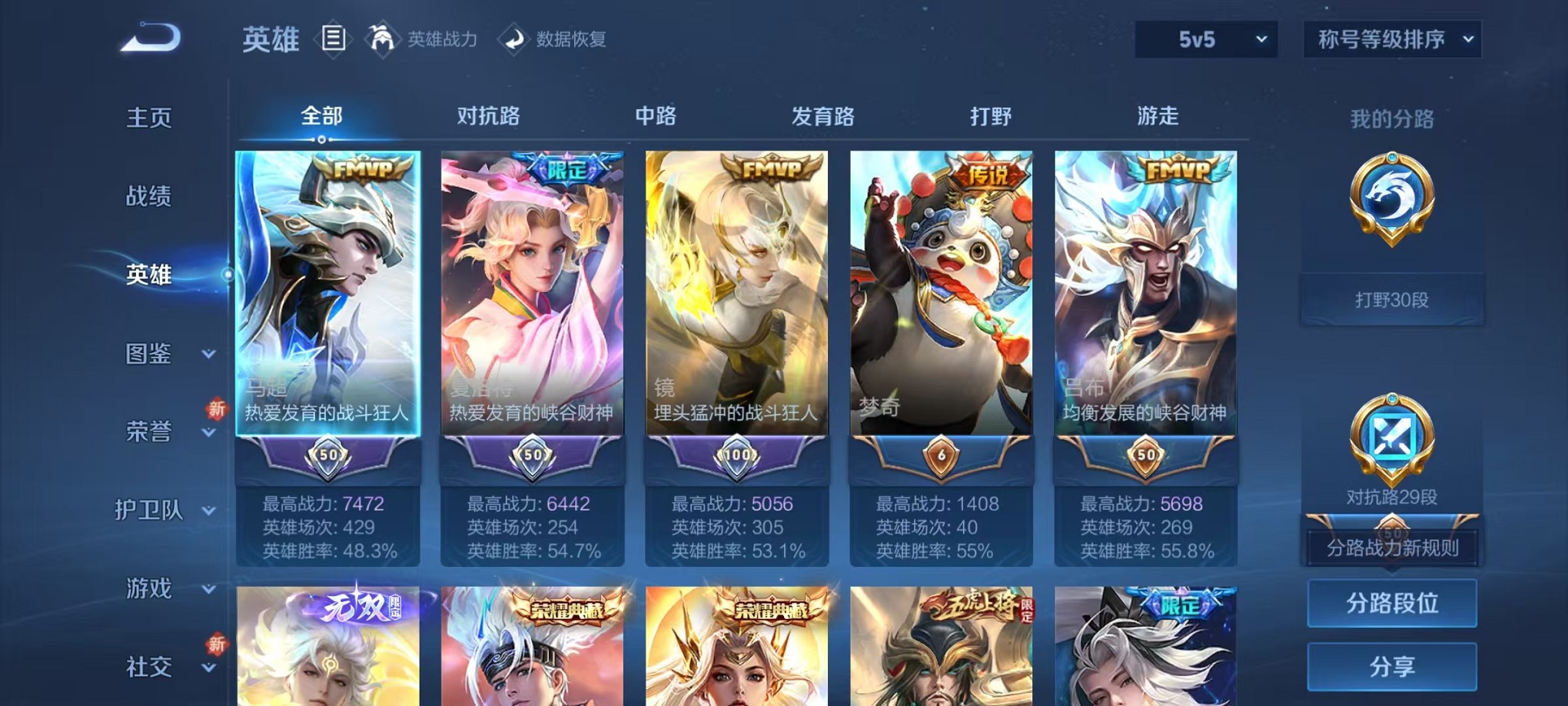Image resolution: width=1568 pixels, height=706 pixels.
Task: Click the 分享 button
Action: click(x=1391, y=668)
